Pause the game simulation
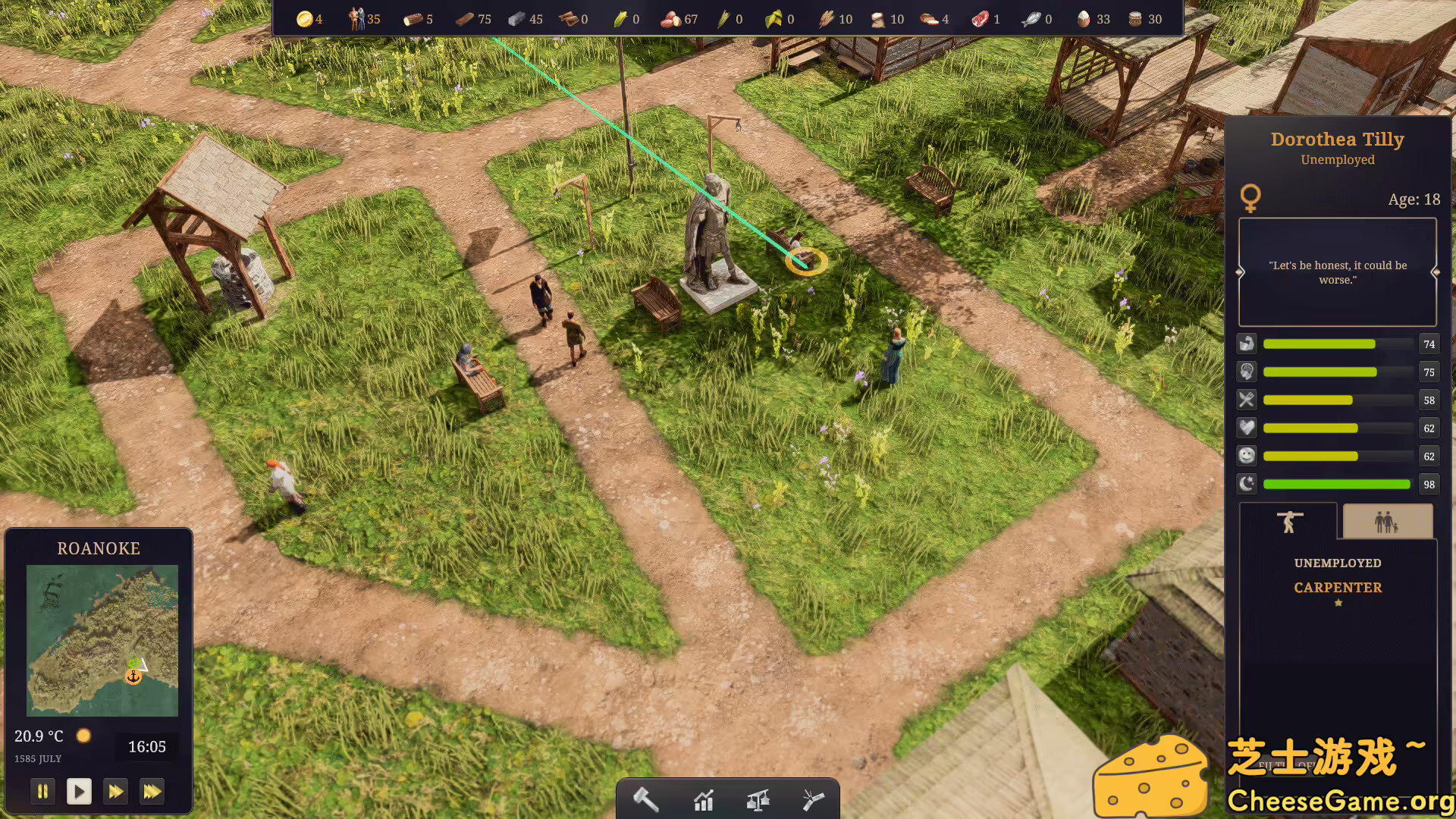The width and height of the screenshot is (1456, 819). click(42, 791)
